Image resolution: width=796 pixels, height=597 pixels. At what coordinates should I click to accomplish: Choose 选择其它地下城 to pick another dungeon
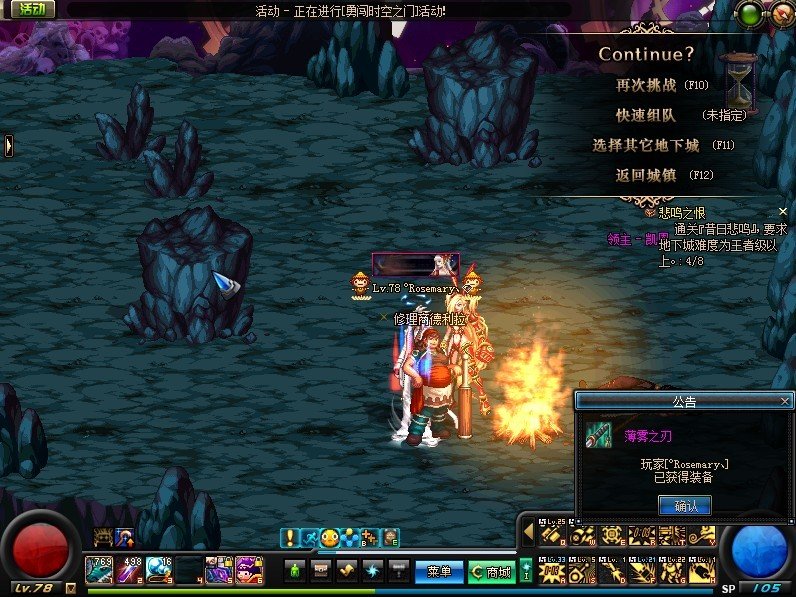point(646,145)
